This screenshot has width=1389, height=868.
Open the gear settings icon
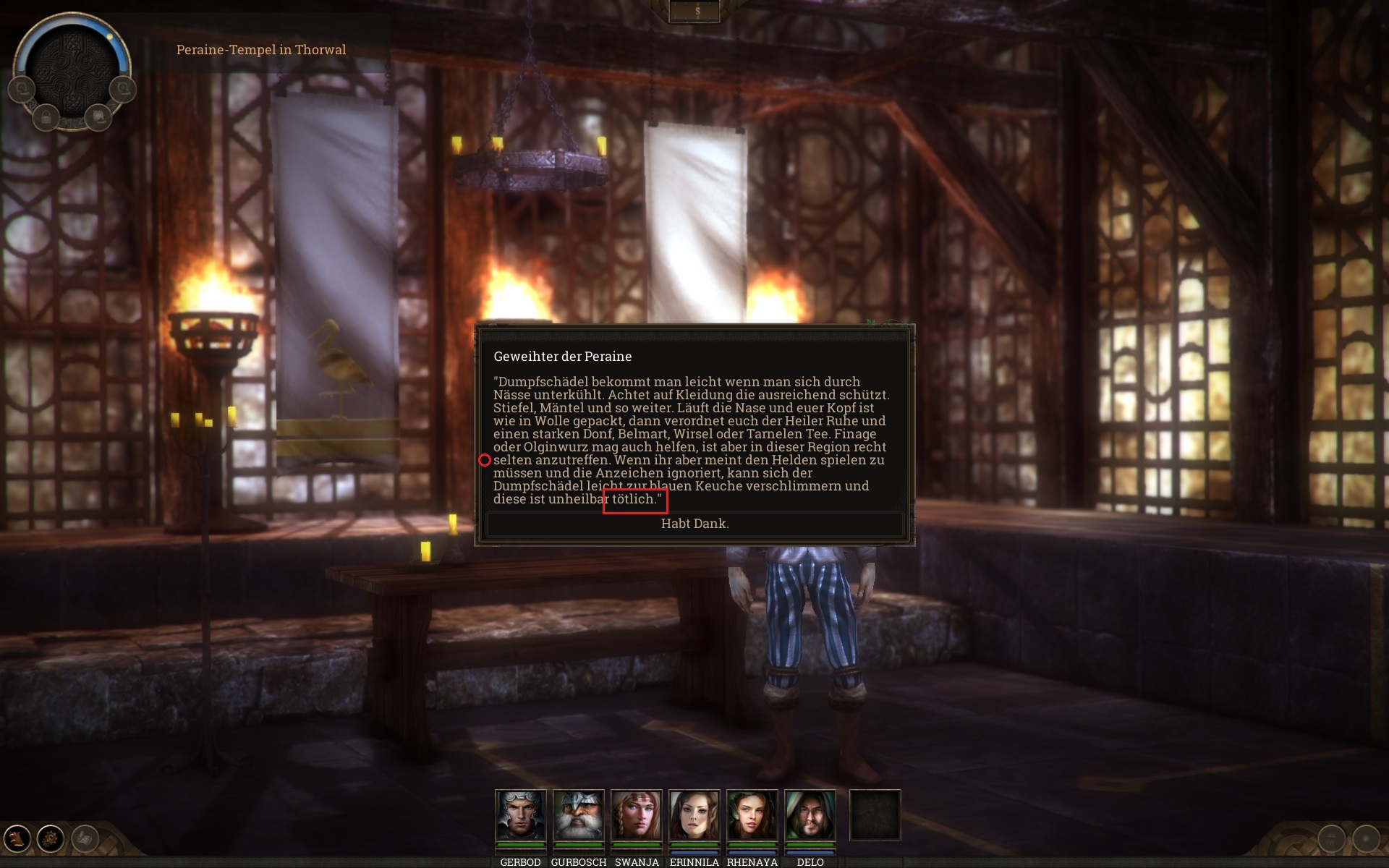(x=51, y=838)
